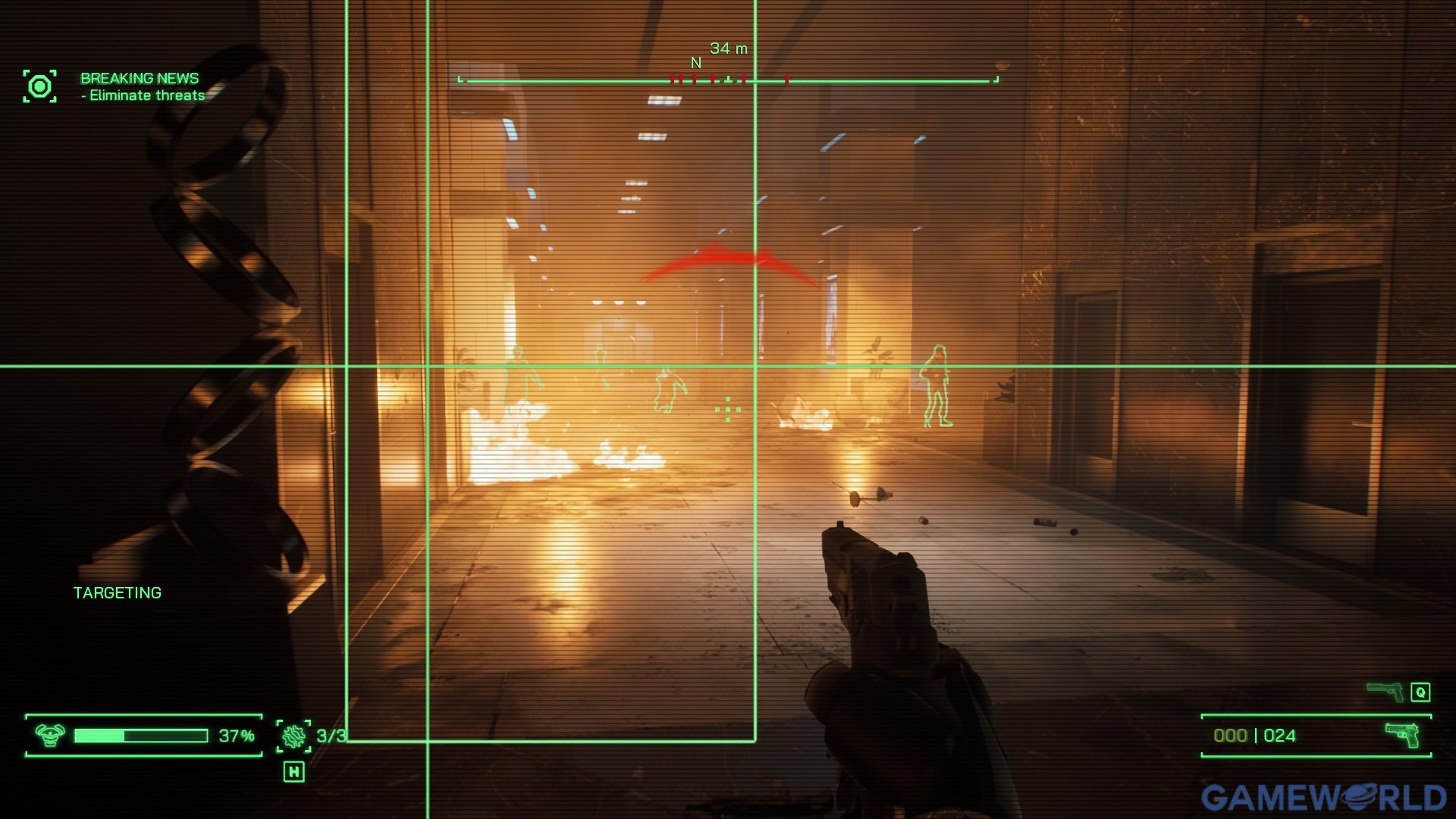The height and width of the screenshot is (819, 1456).
Task: Click the compass bar heading strip
Action: [x=728, y=80]
